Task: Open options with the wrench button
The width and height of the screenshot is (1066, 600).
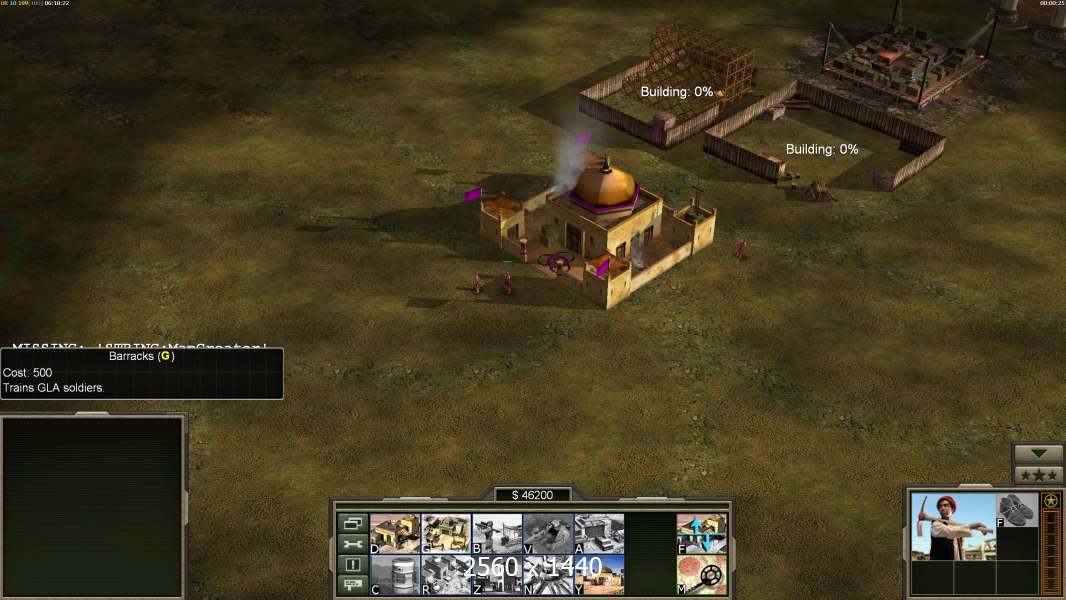Action: click(352, 544)
